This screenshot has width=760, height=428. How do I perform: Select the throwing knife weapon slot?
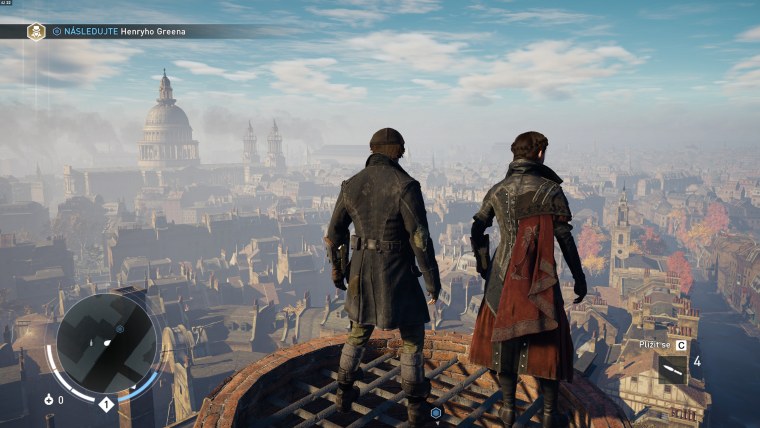coord(672,369)
